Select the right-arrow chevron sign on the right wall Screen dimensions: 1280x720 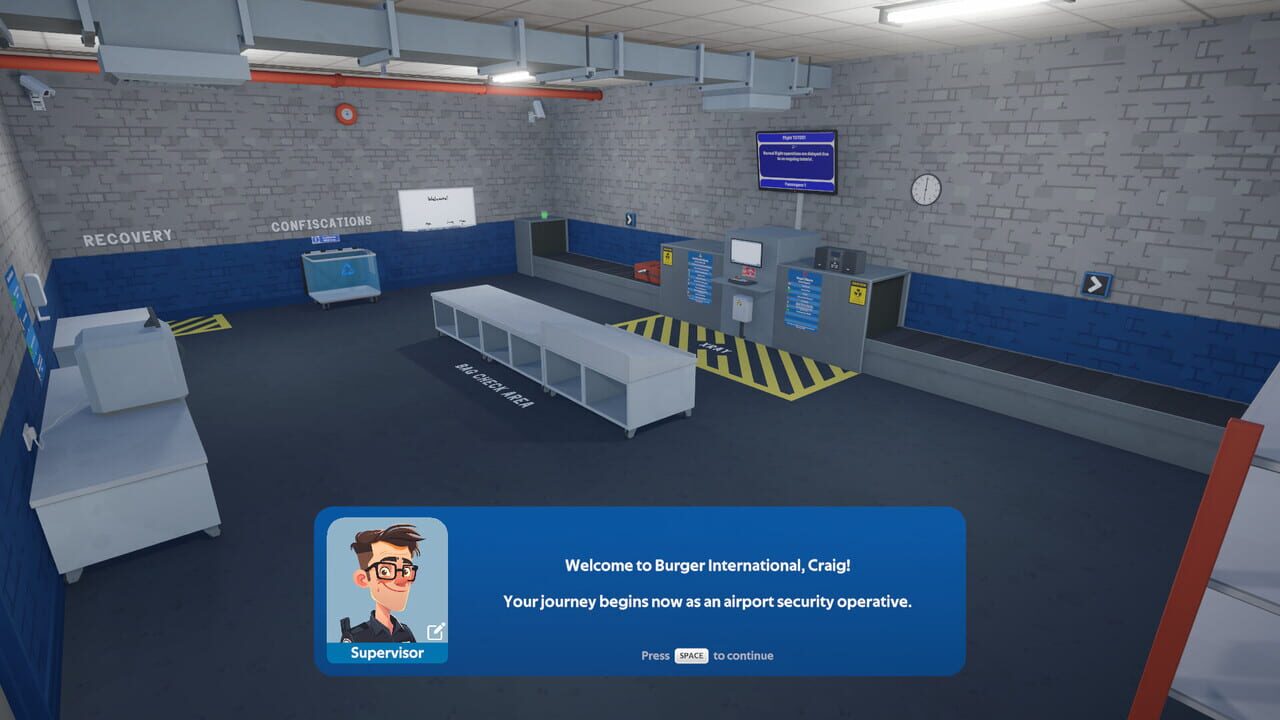1096,285
